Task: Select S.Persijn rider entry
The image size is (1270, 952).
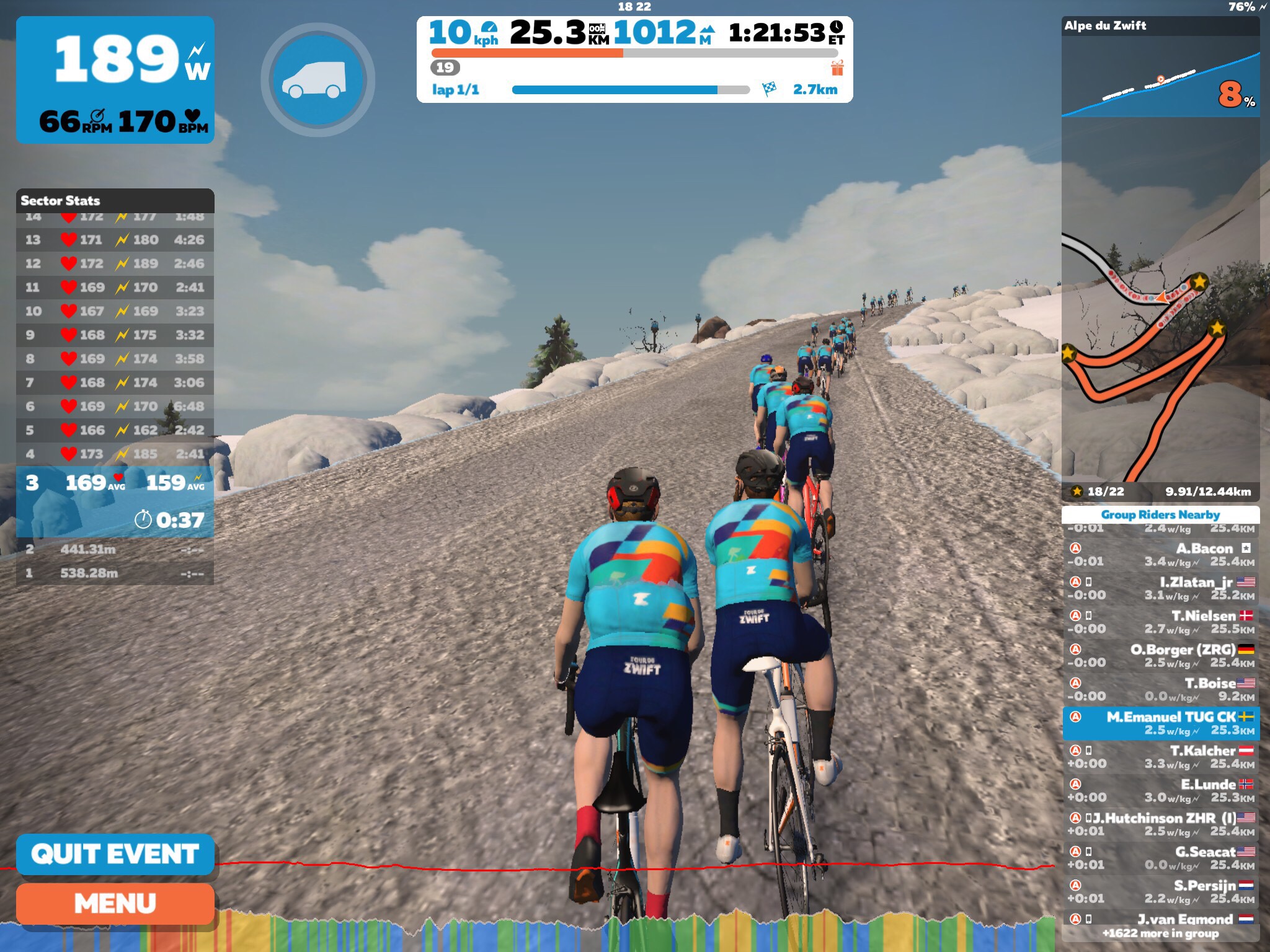Action: [x=1160, y=891]
